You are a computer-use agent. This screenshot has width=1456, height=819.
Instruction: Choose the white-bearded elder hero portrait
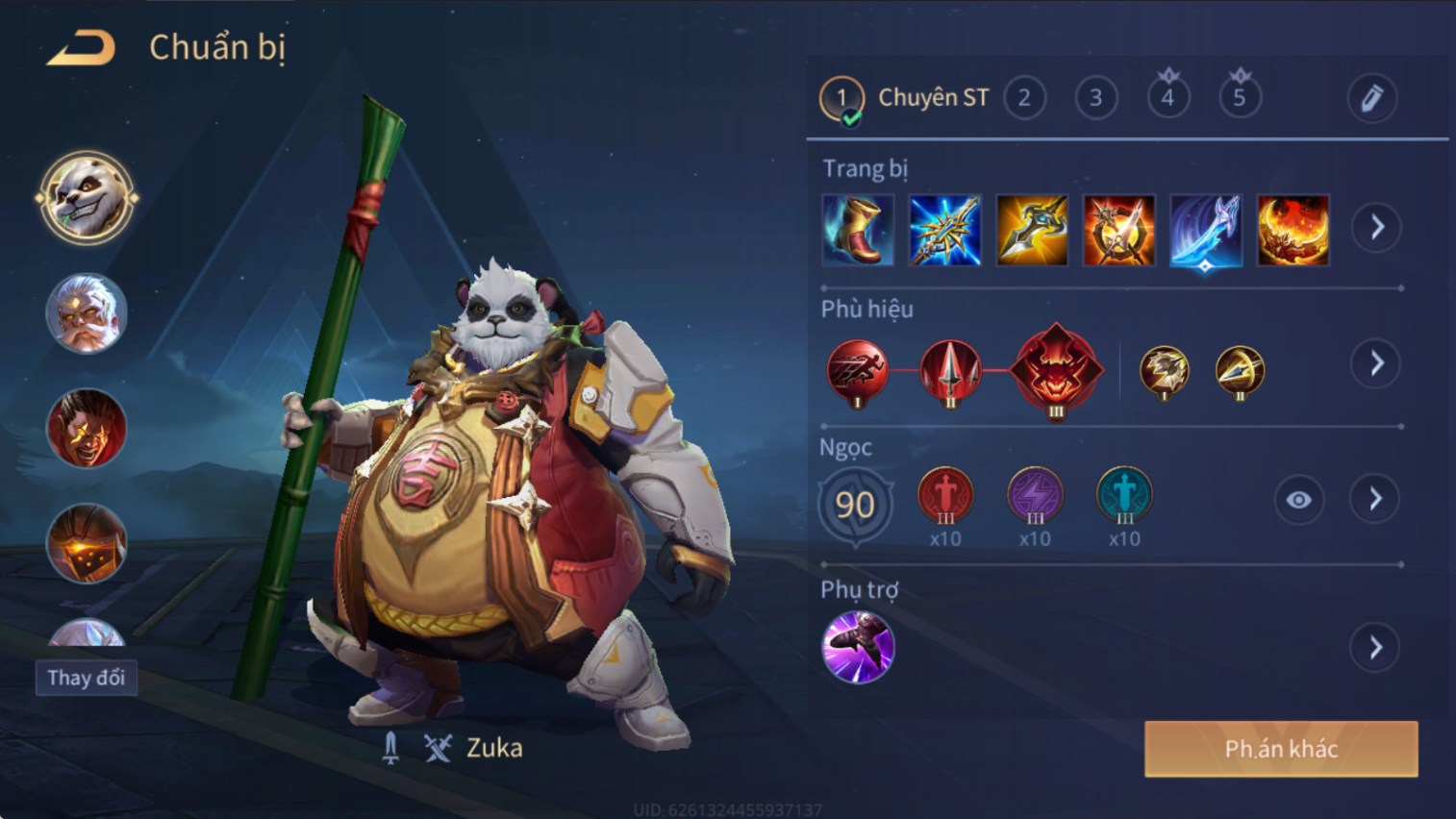[x=87, y=313]
